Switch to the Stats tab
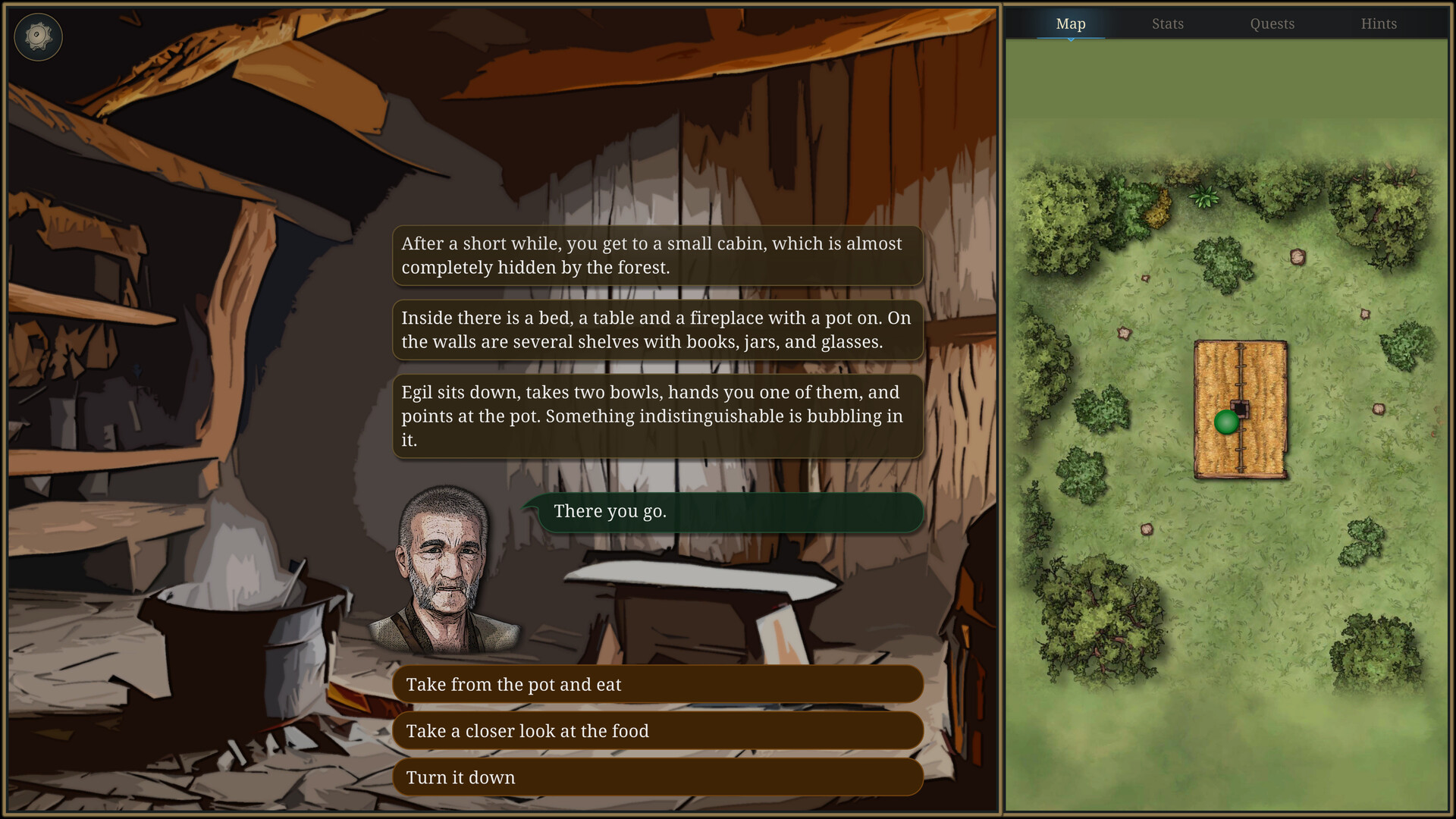Image resolution: width=1456 pixels, height=819 pixels. [x=1167, y=24]
